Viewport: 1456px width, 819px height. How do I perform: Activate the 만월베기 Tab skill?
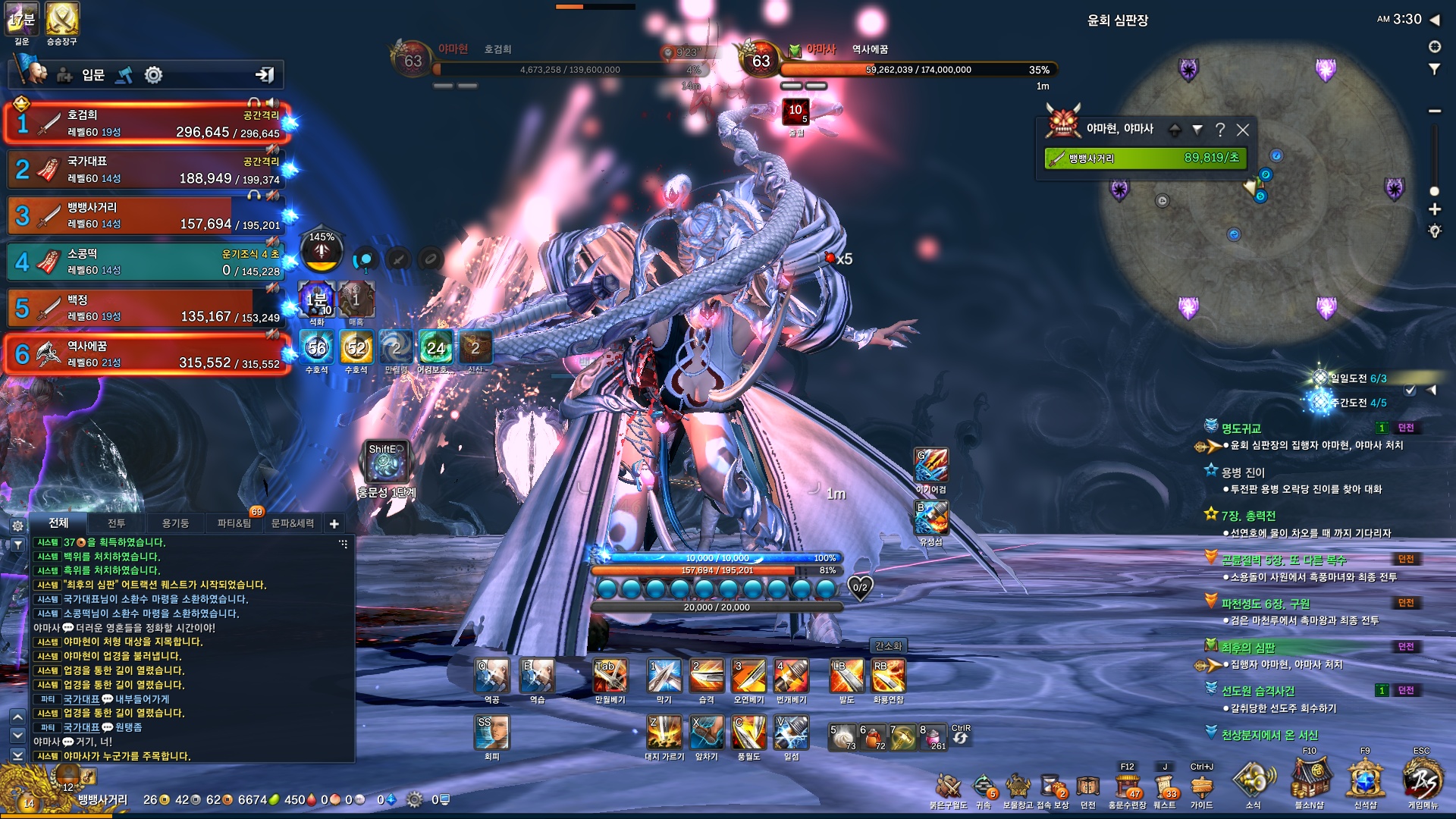(x=610, y=676)
